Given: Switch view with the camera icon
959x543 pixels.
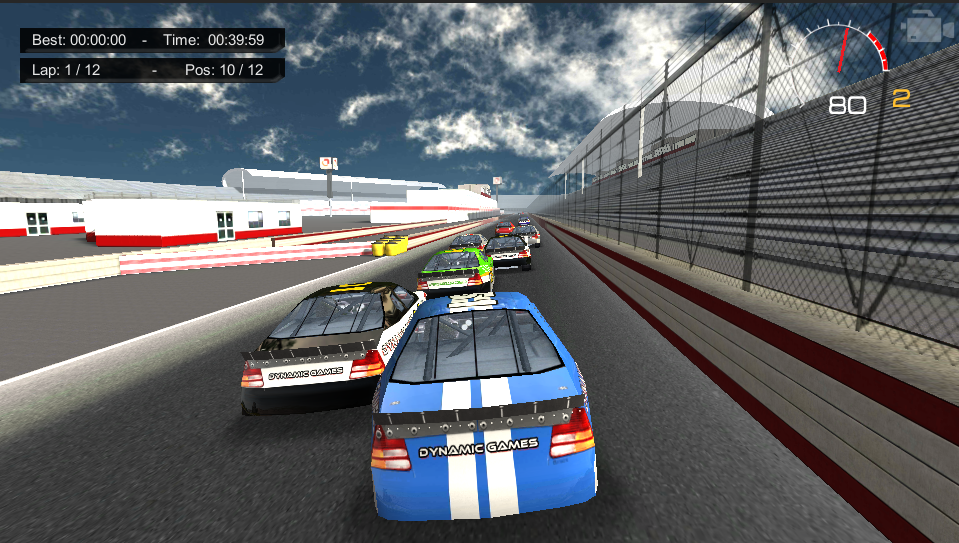Looking at the screenshot, I should click(926, 29).
